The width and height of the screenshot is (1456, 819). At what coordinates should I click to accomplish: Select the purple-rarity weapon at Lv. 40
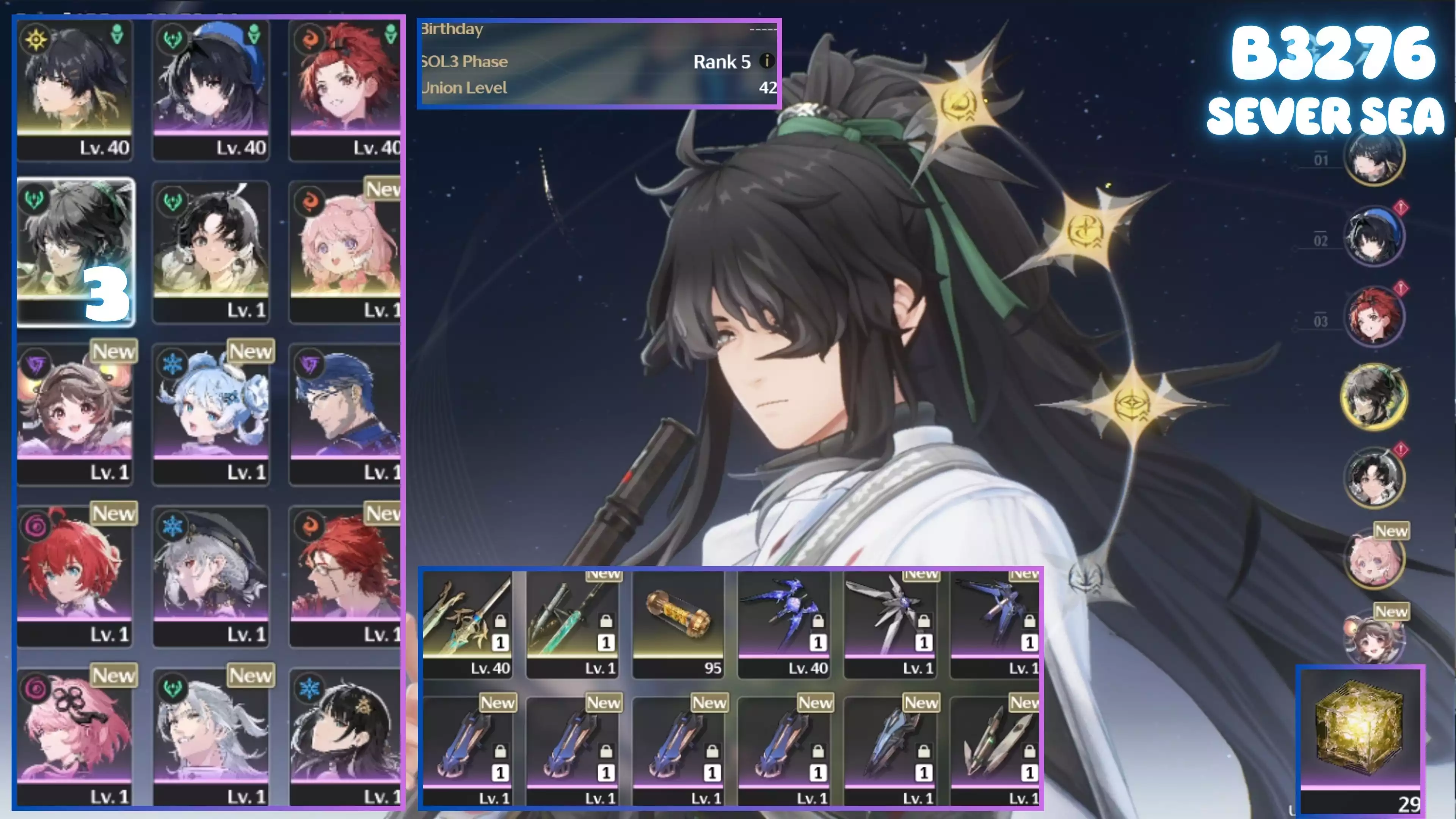point(783,623)
